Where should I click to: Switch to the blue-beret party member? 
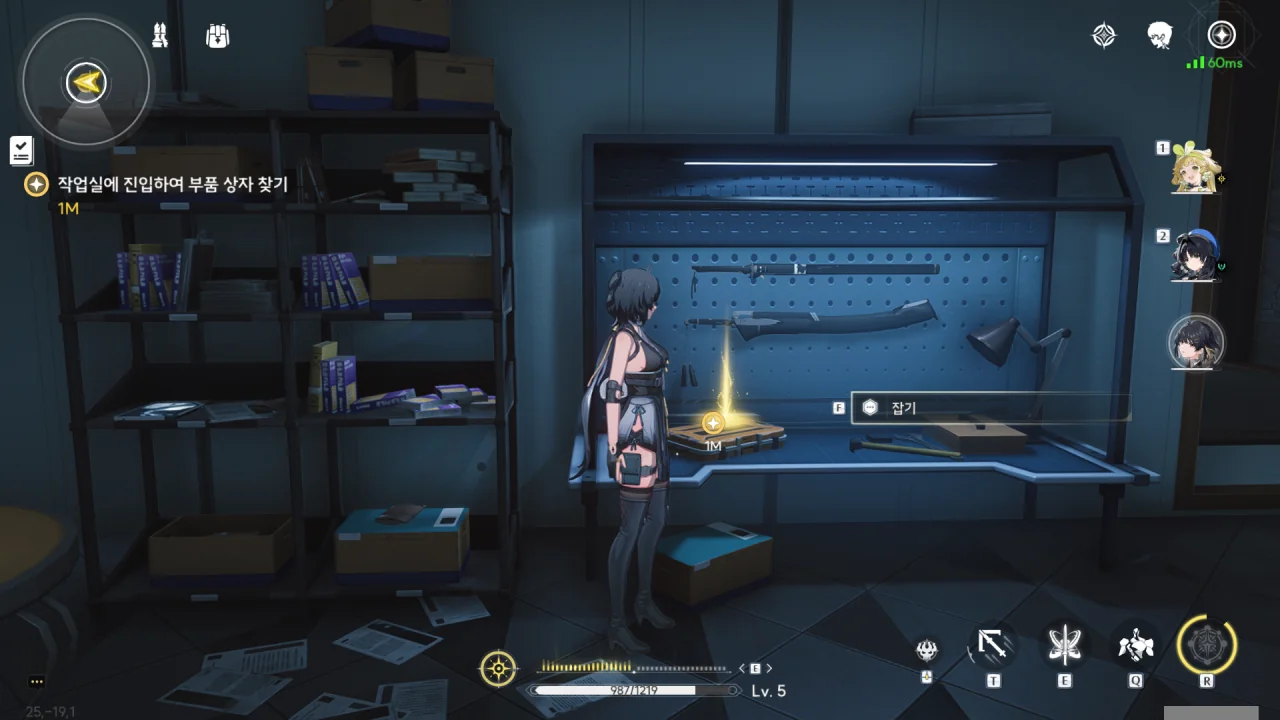[1195, 257]
